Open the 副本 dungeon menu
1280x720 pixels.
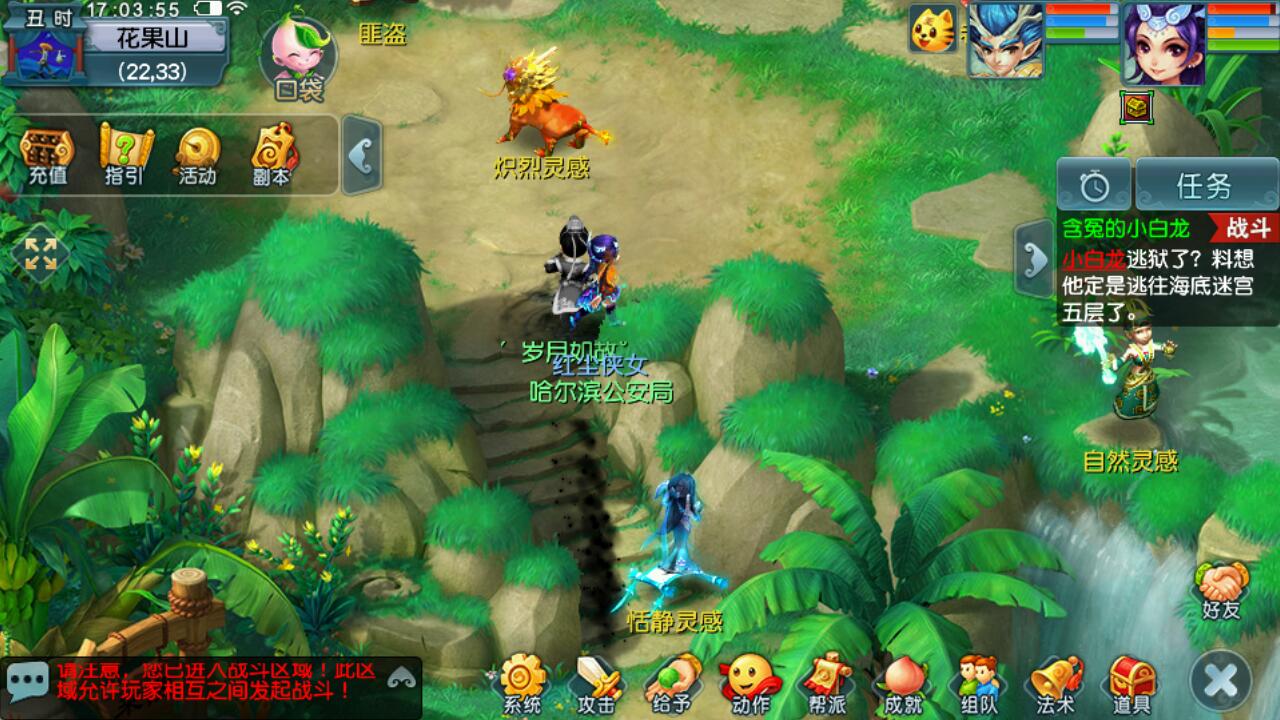[x=270, y=157]
